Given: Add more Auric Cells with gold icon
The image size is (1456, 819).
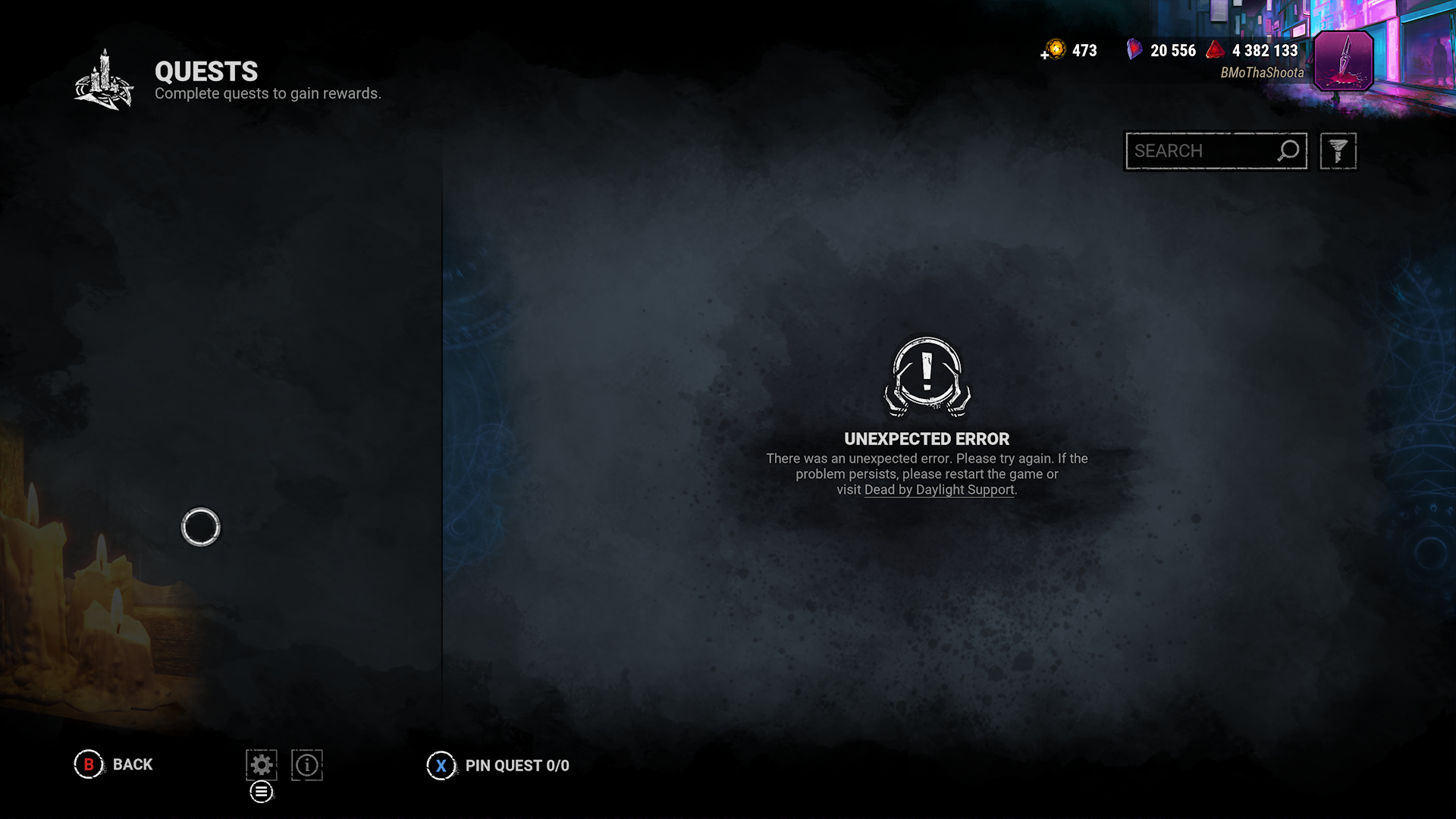Looking at the screenshot, I should coord(1053,51).
